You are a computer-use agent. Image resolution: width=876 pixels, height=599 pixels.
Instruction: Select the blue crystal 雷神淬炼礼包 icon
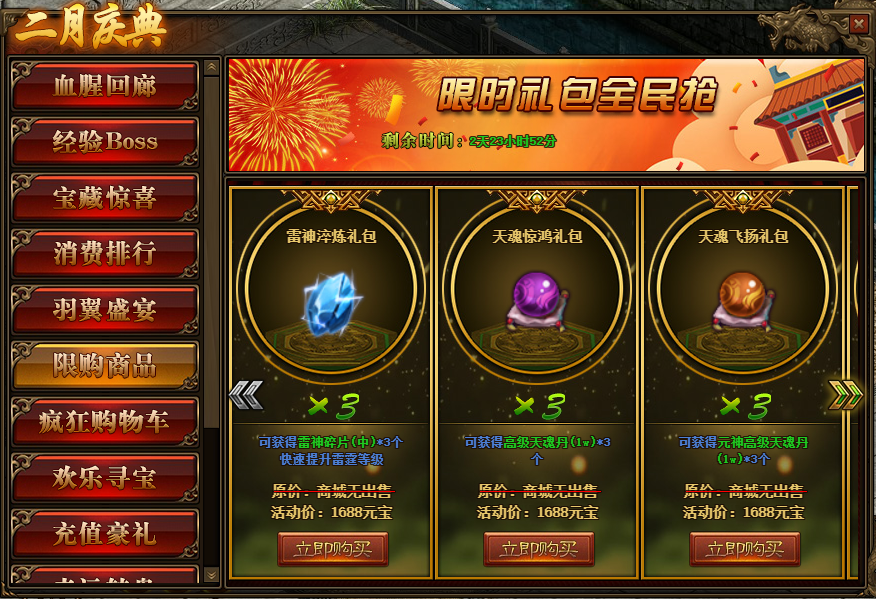333,298
